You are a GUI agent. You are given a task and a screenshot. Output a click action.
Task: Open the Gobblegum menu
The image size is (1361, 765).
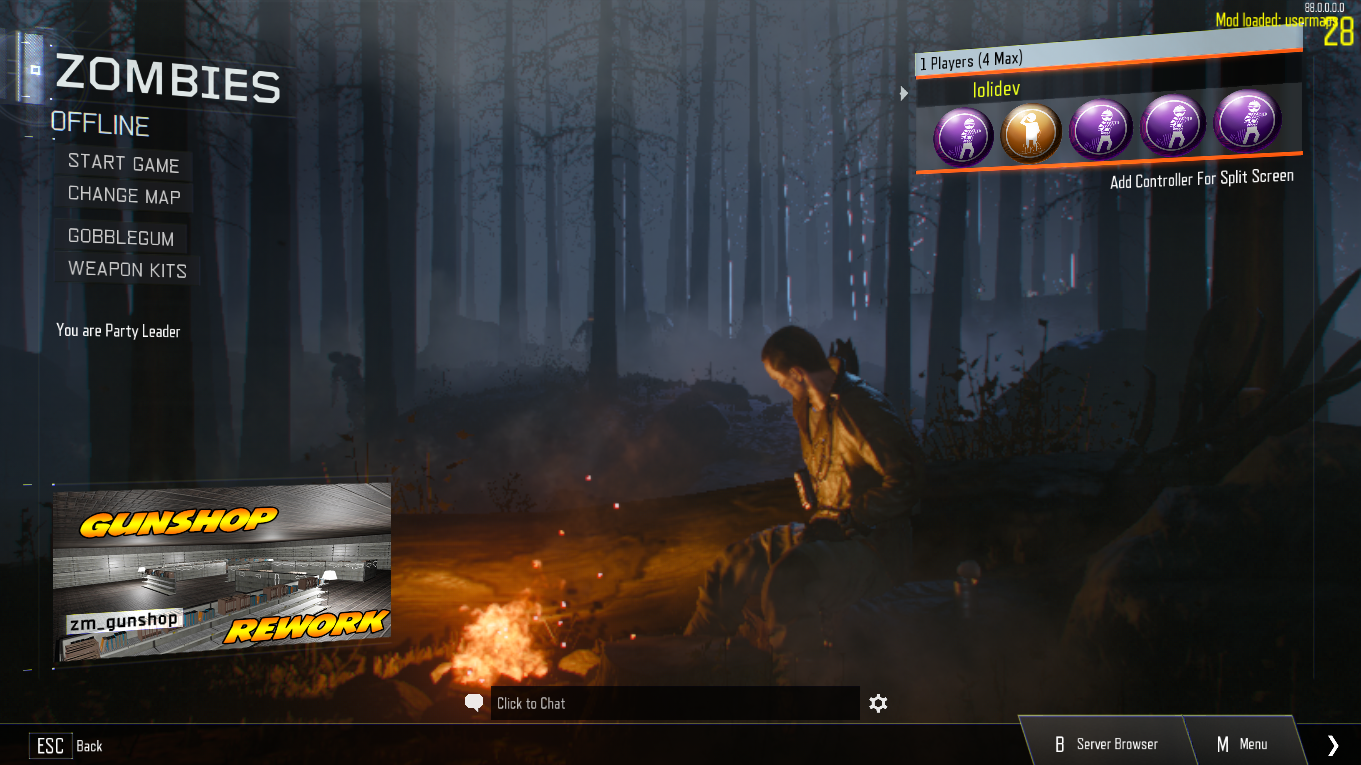click(x=121, y=238)
